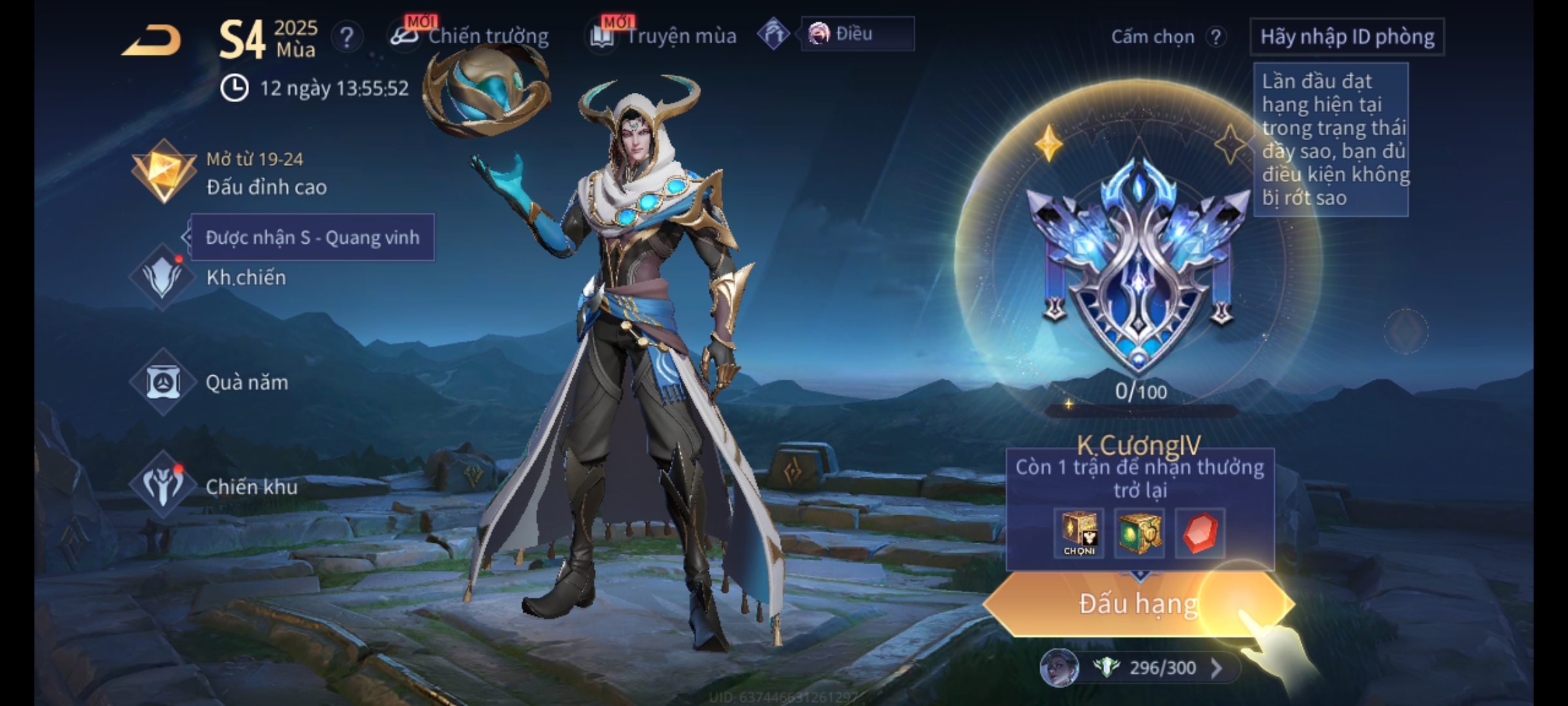This screenshot has width=1568, height=706.
Task: Go back using the return arrow
Action: [152, 41]
